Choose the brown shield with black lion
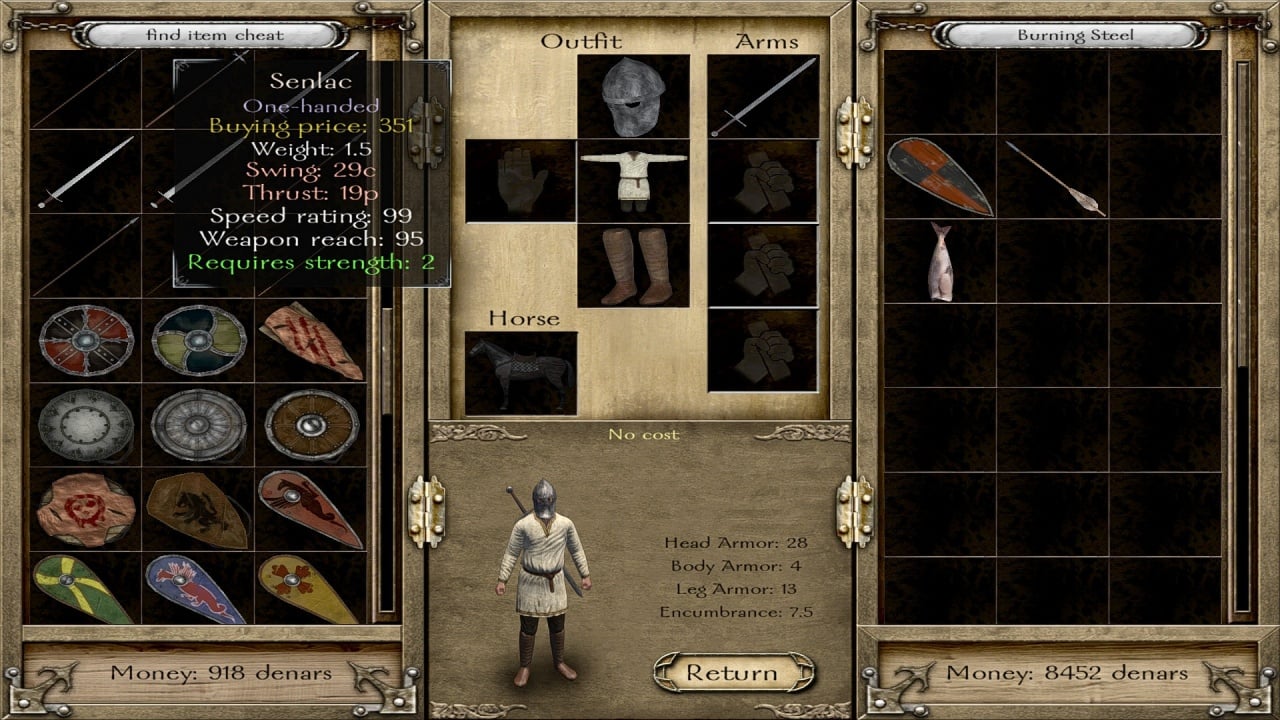1280x720 pixels. (x=198, y=509)
